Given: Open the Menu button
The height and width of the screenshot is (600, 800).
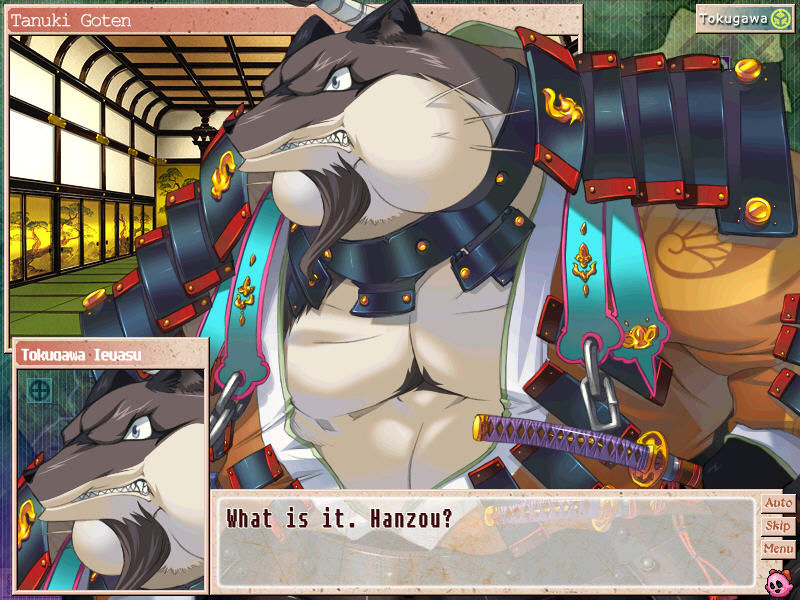Looking at the screenshot, I should tap(777, 549).
